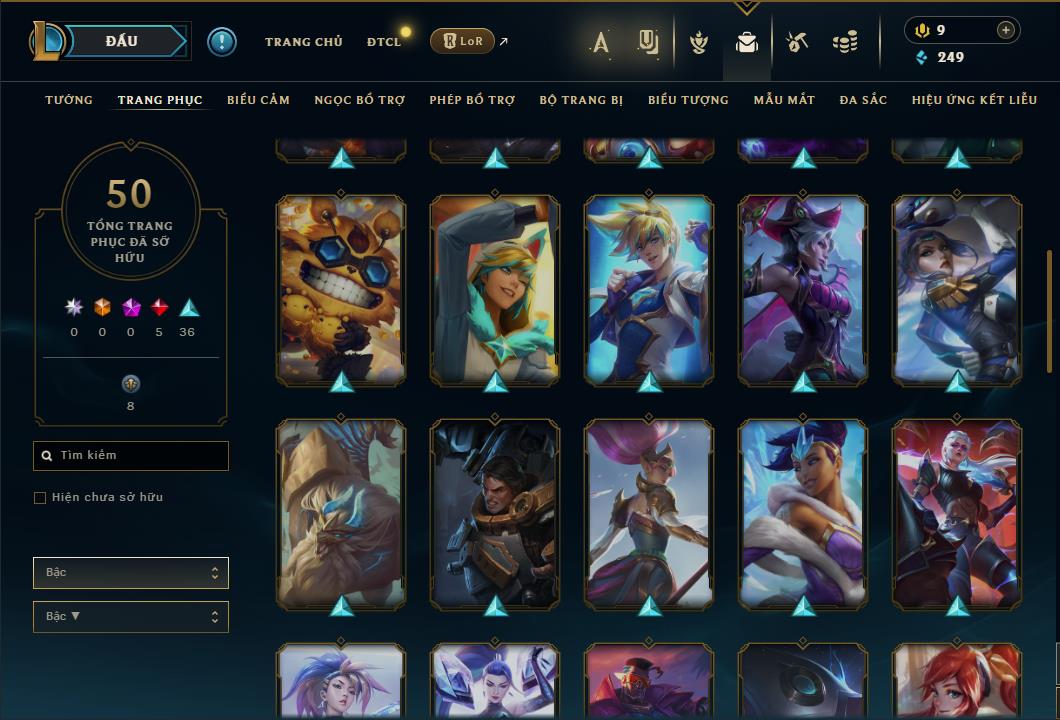Select the yellow bee-costume skin card
The image size is (1060, 720).
pos(341,290)
